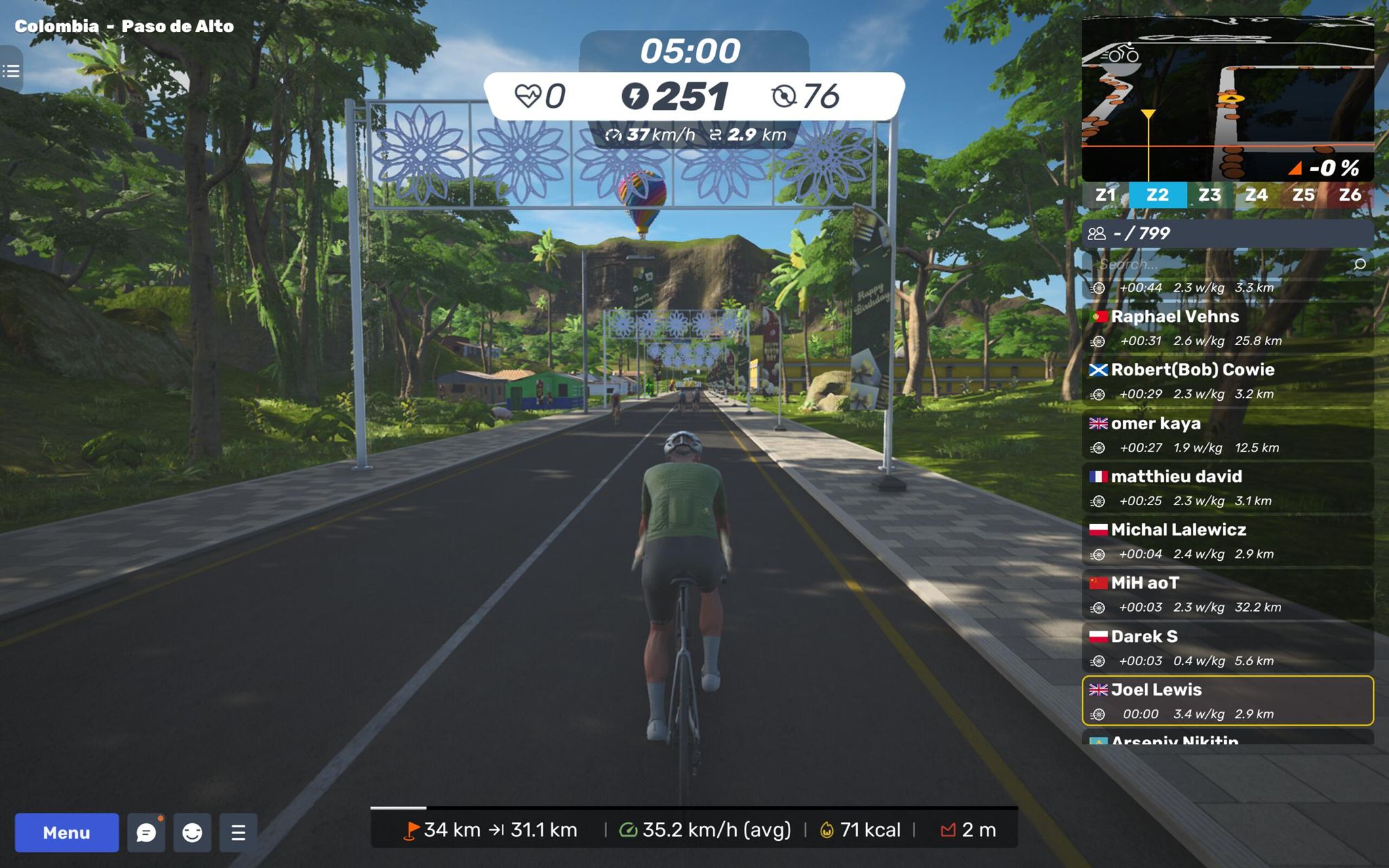Open the blue Menu button
Image resolution: width=1389 pixels, height=868 pixels.
tap(66, 832)
